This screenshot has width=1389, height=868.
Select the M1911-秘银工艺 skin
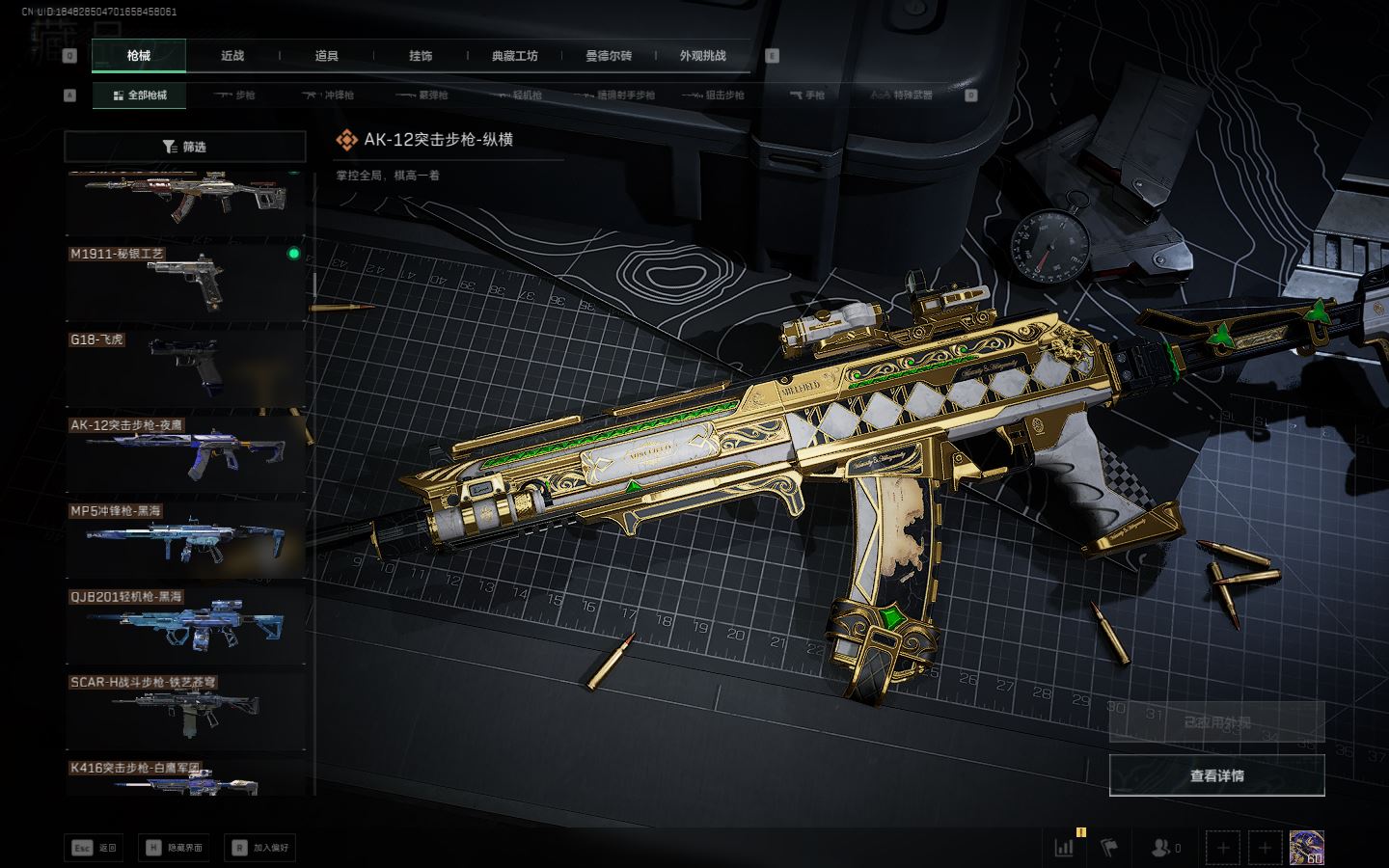(x=185, y=282)
